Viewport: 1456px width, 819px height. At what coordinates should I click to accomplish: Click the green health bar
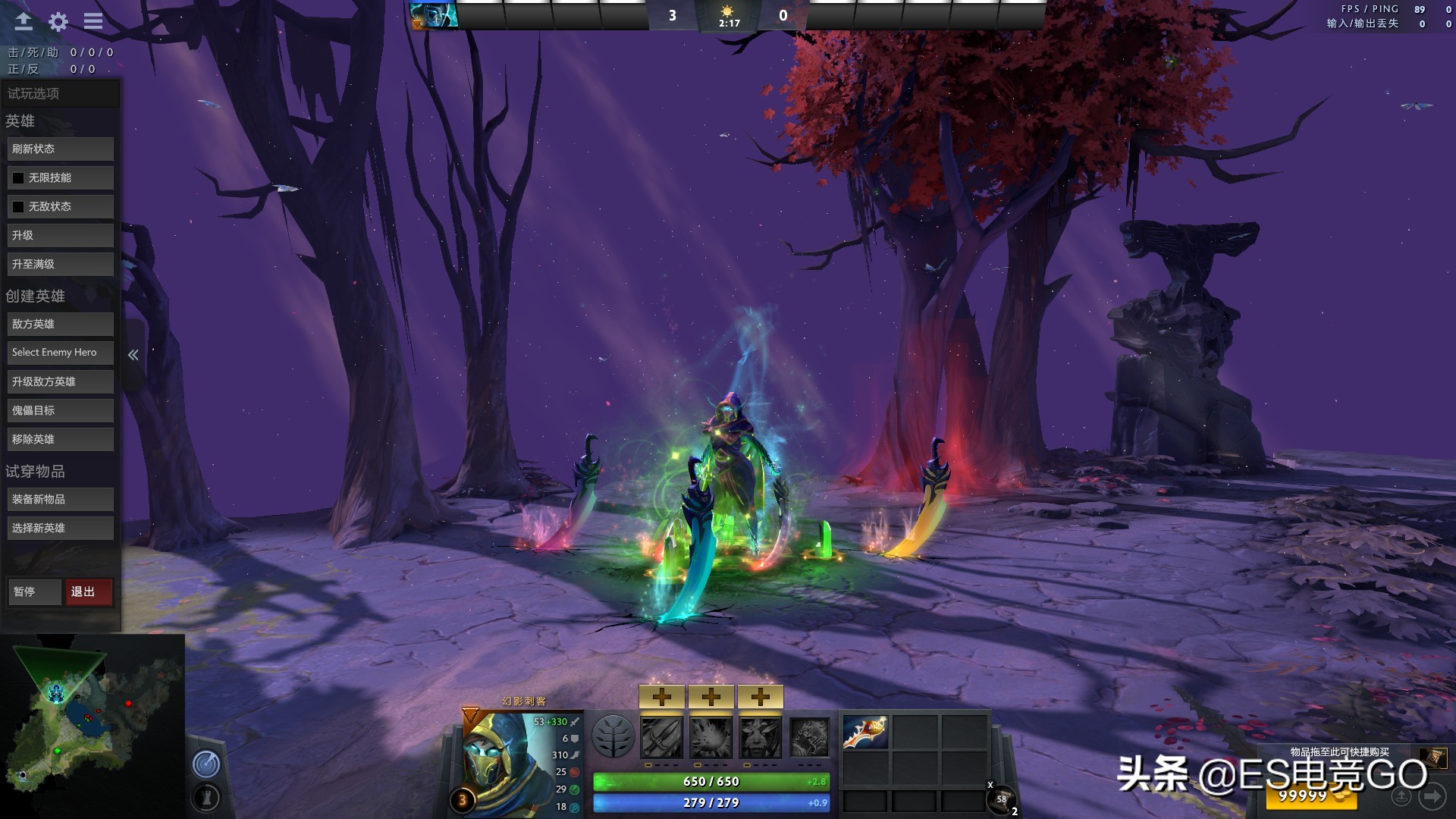[711, 781]
